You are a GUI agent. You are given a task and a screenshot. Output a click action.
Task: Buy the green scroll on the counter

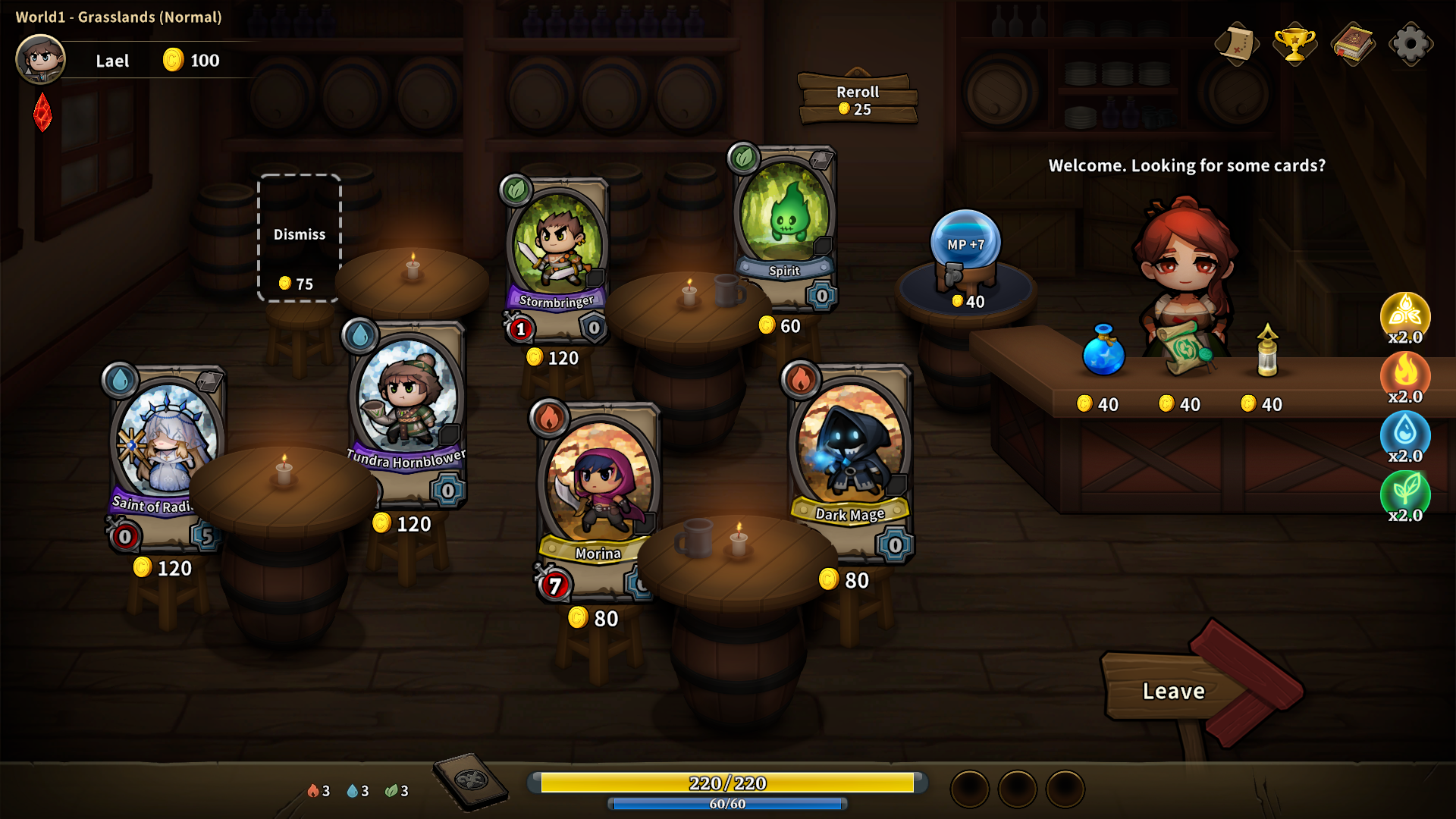(x=1184, y=349)
